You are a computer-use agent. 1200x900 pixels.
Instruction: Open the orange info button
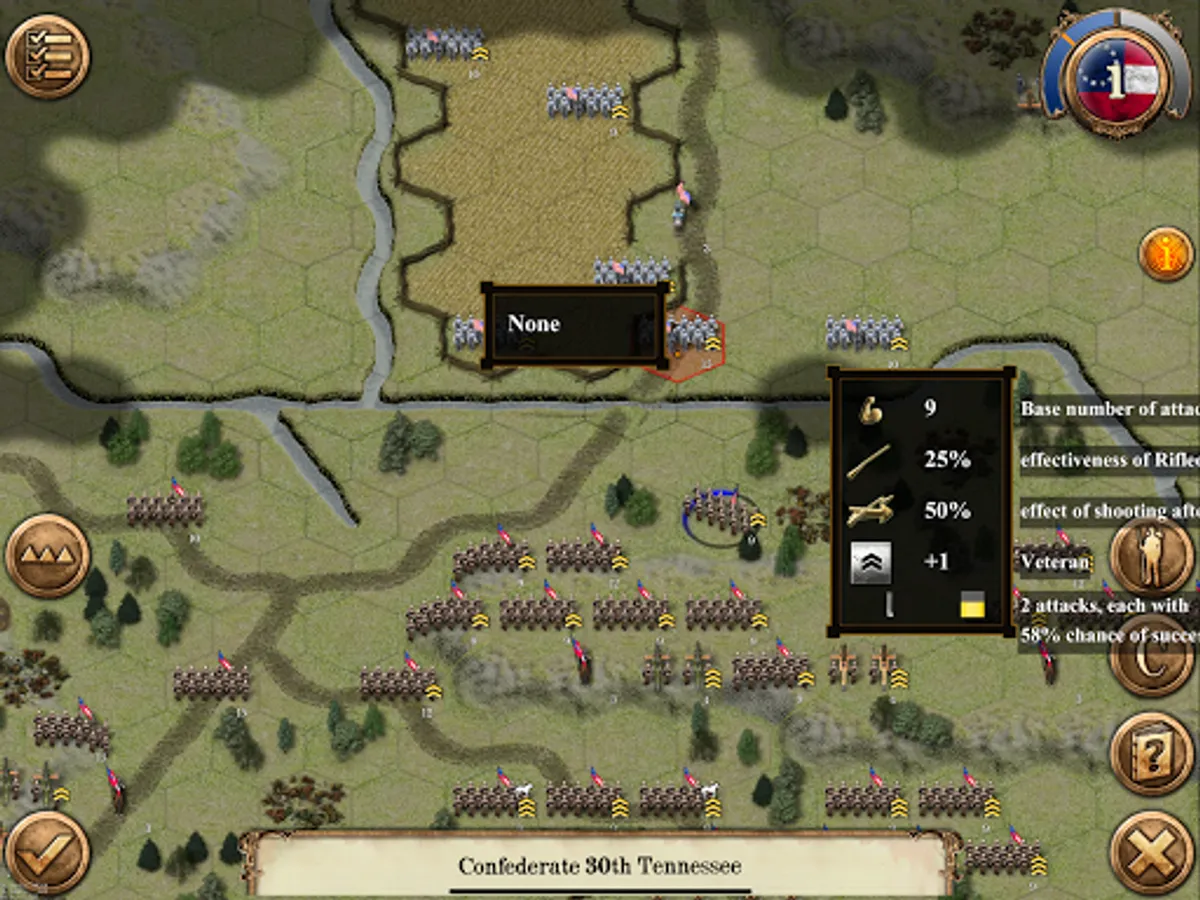click(x=1165, y=254)
